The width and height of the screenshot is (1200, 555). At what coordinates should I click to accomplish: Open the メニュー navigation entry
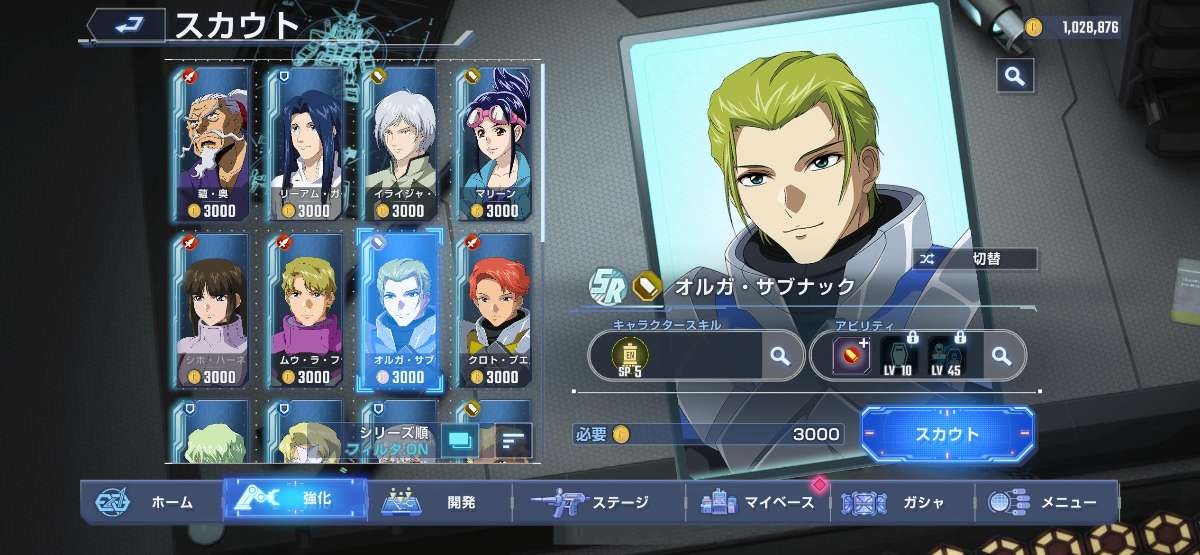[1045, 502]
